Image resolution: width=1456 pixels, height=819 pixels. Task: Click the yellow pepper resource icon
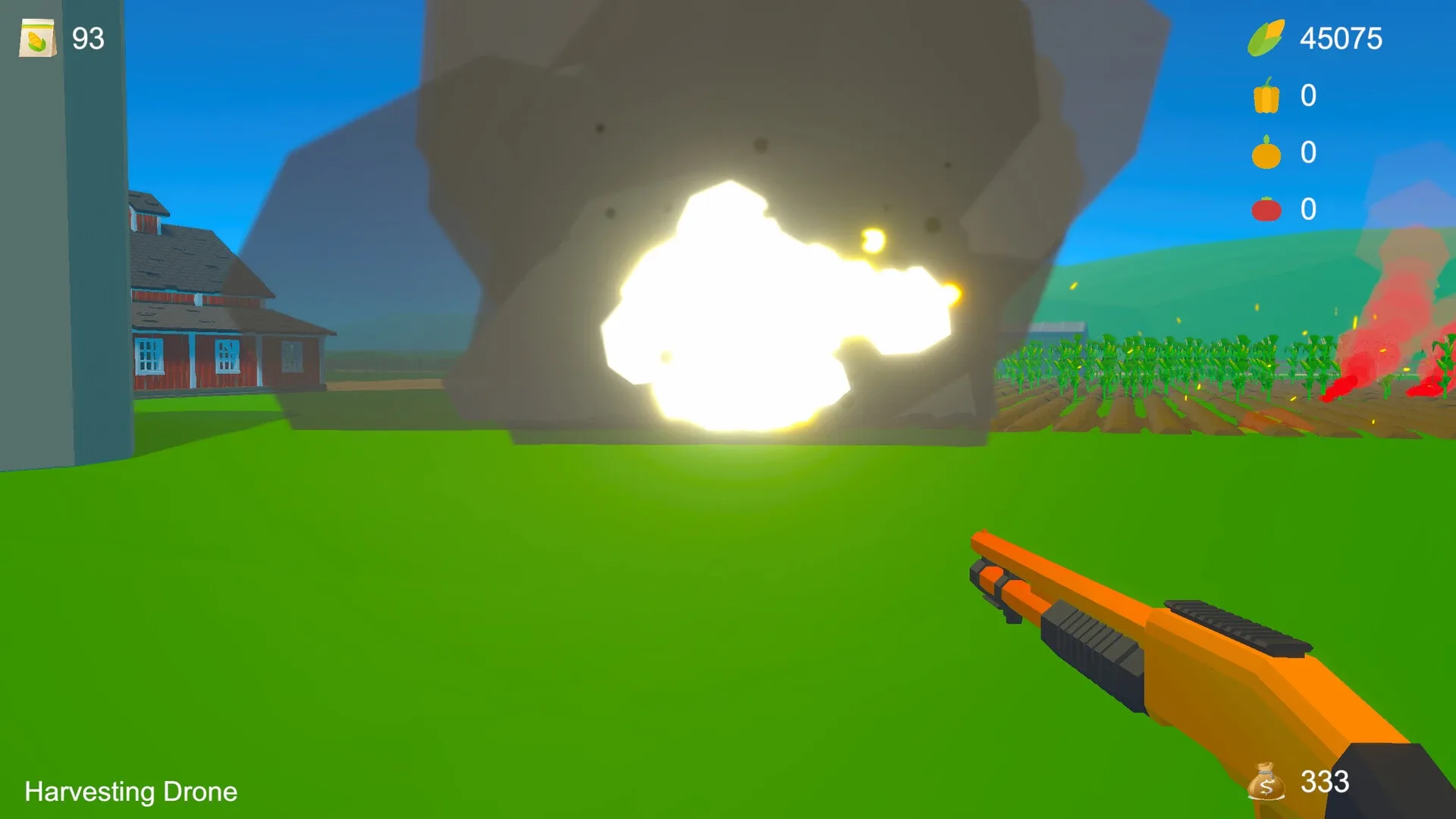[x=1266, y=96]
